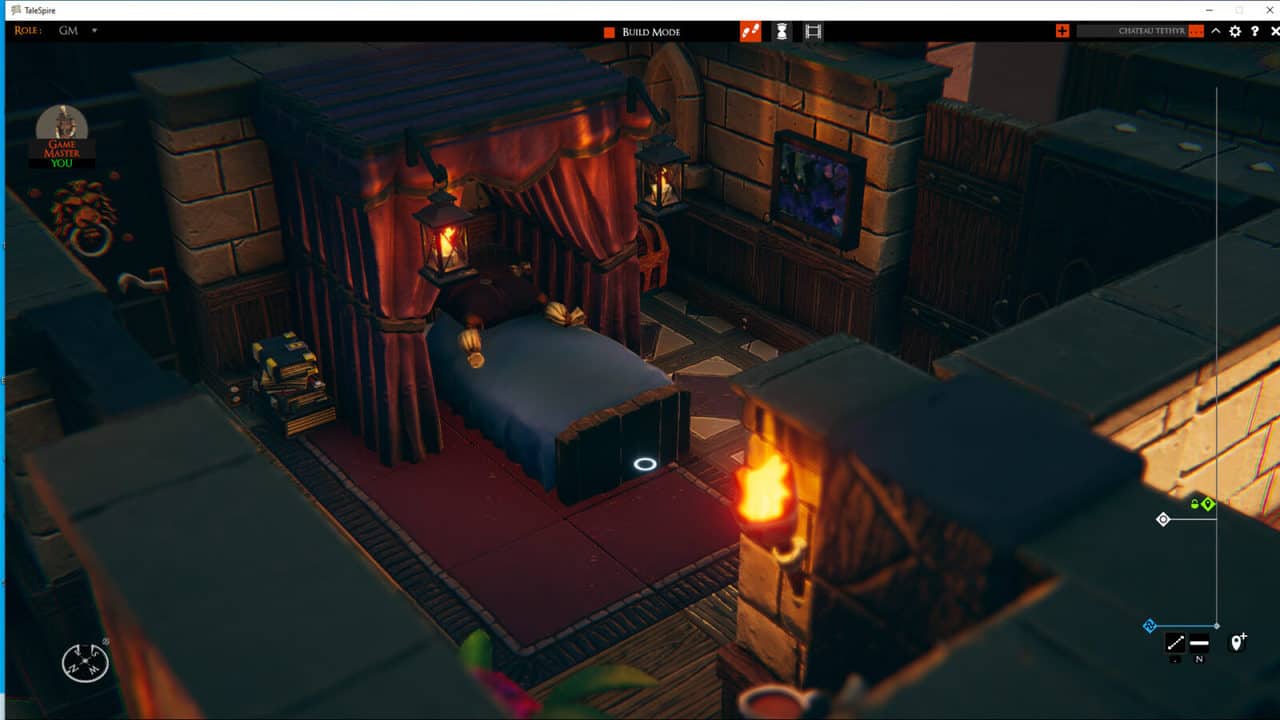Open the hourglass turn timer tool
1280x720 pixels.
coord(781,31)
